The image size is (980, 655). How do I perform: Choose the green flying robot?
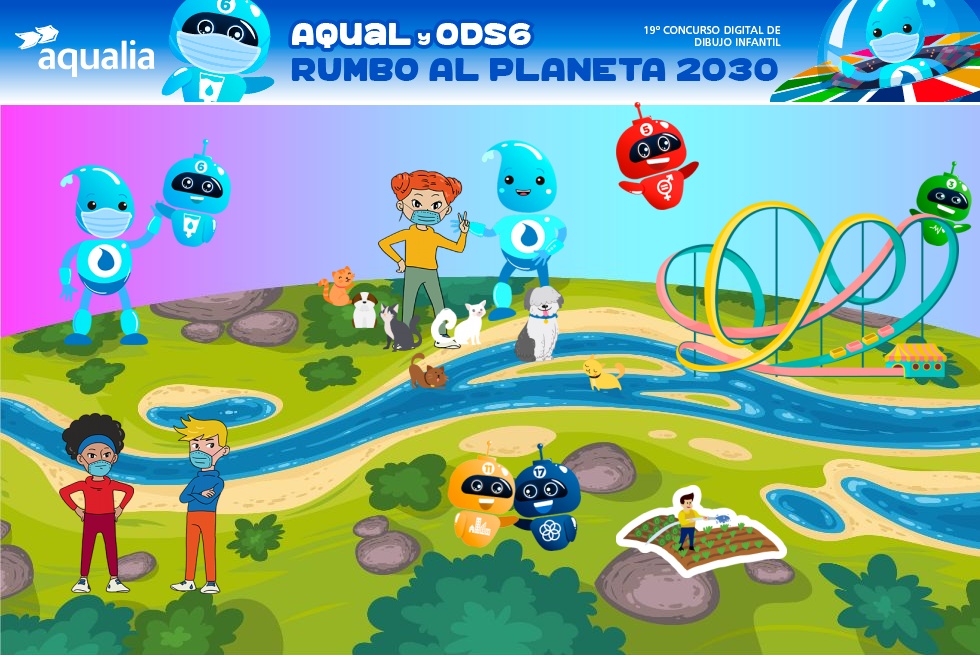(x=945, y=205)
